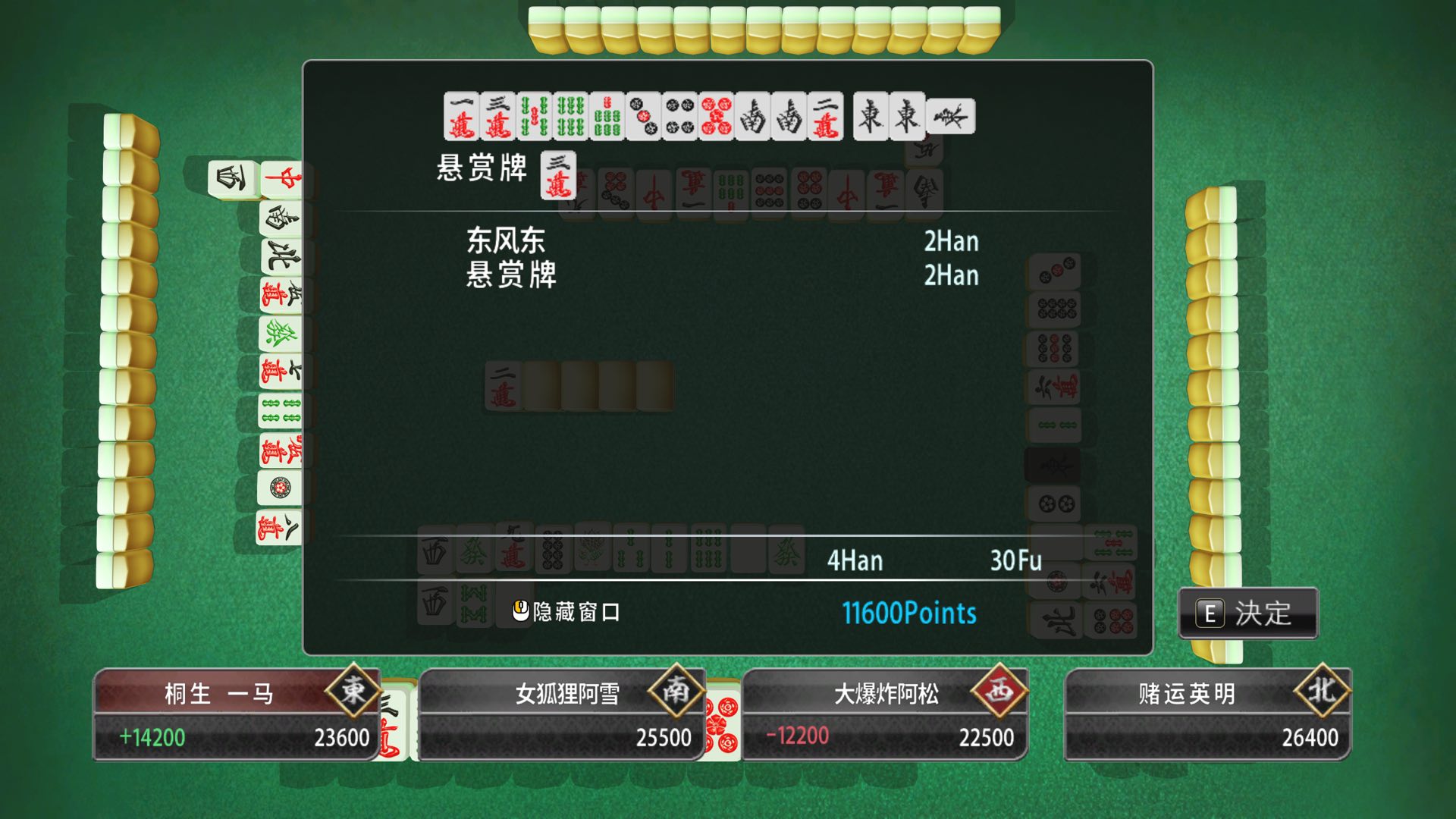Click the 三萬 dora indicator tile beside 悬赏牌
The width and height of the screenshot is (1456, 819).
557,174
